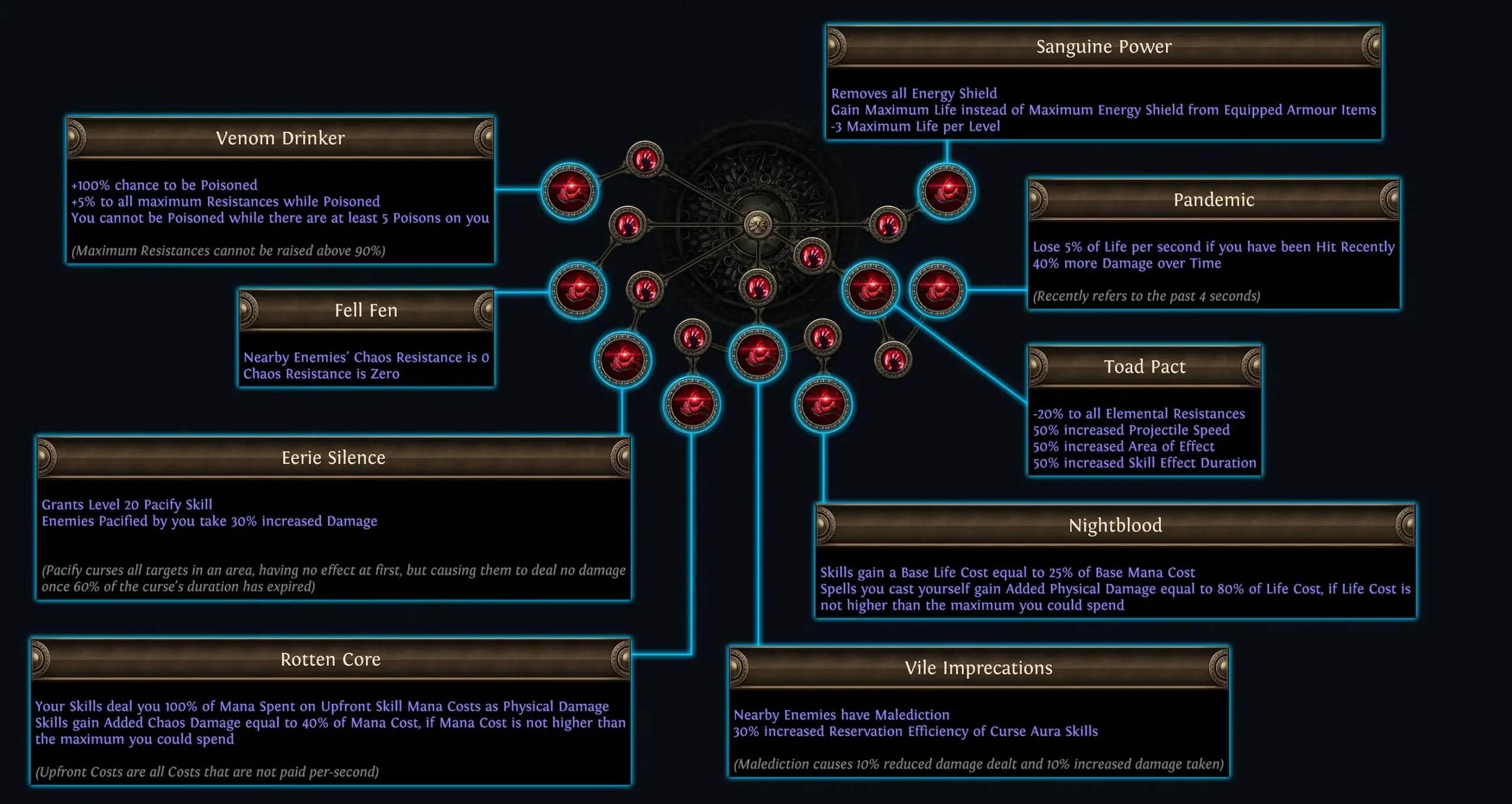The height and width of the screenshot is (804, 1512).
Task: Click the Sanguine Power energy shield text
Action: pyautogui.click(x=913, y=93)
